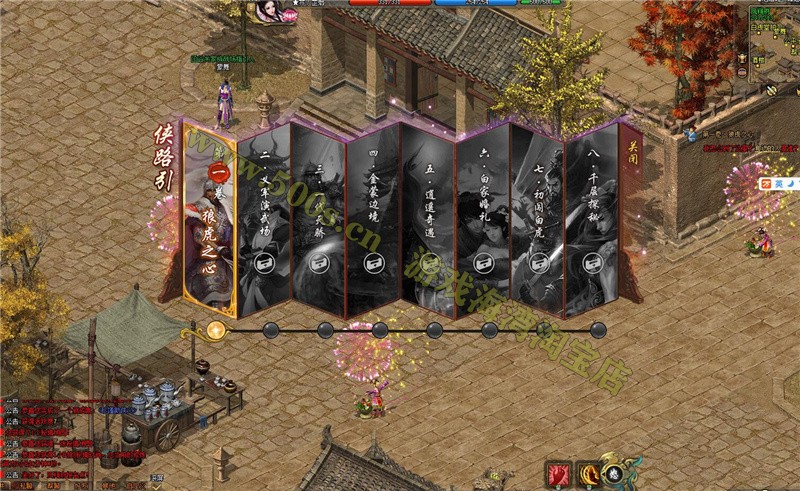Viewport: 800px width, 491px height.
Task: Use the orange slash skill icon
Action: [590, 472]
